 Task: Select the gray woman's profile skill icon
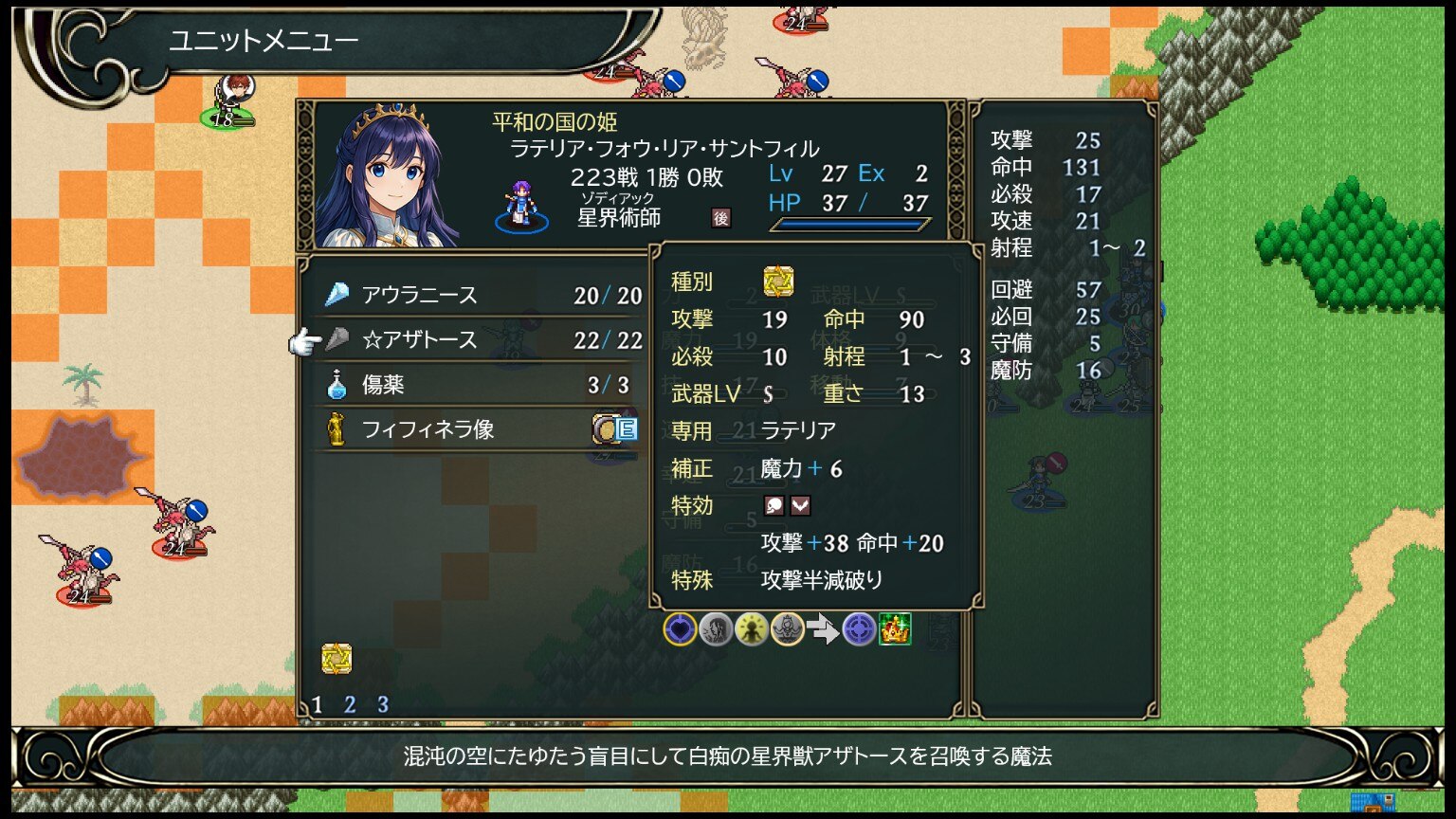716,628
